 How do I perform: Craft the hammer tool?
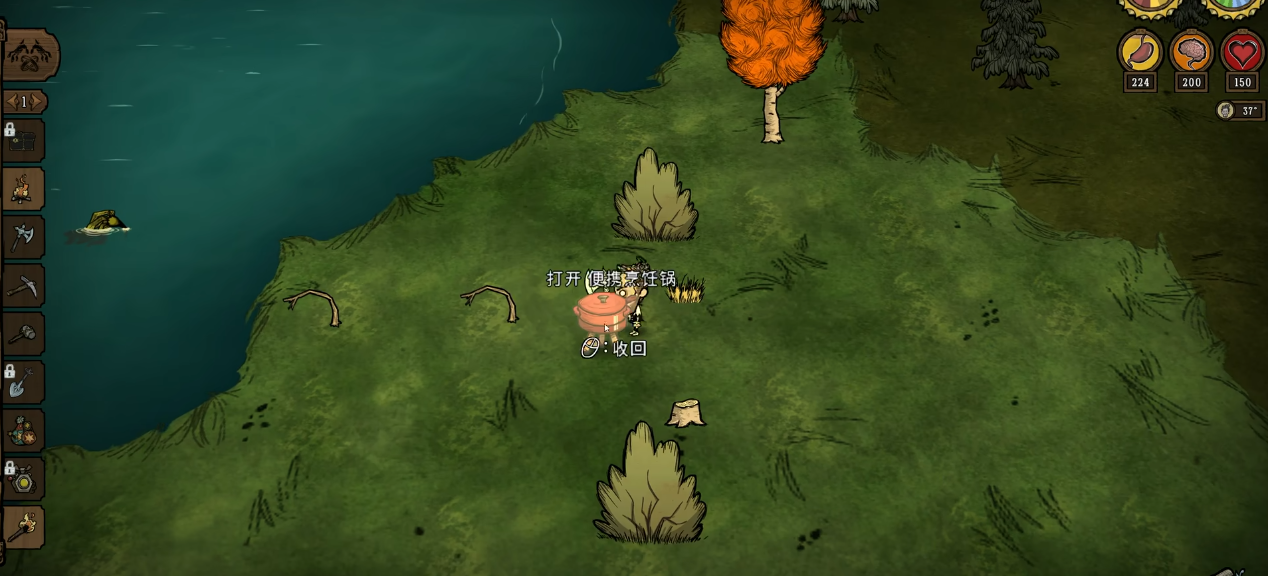tap(23, 334)
